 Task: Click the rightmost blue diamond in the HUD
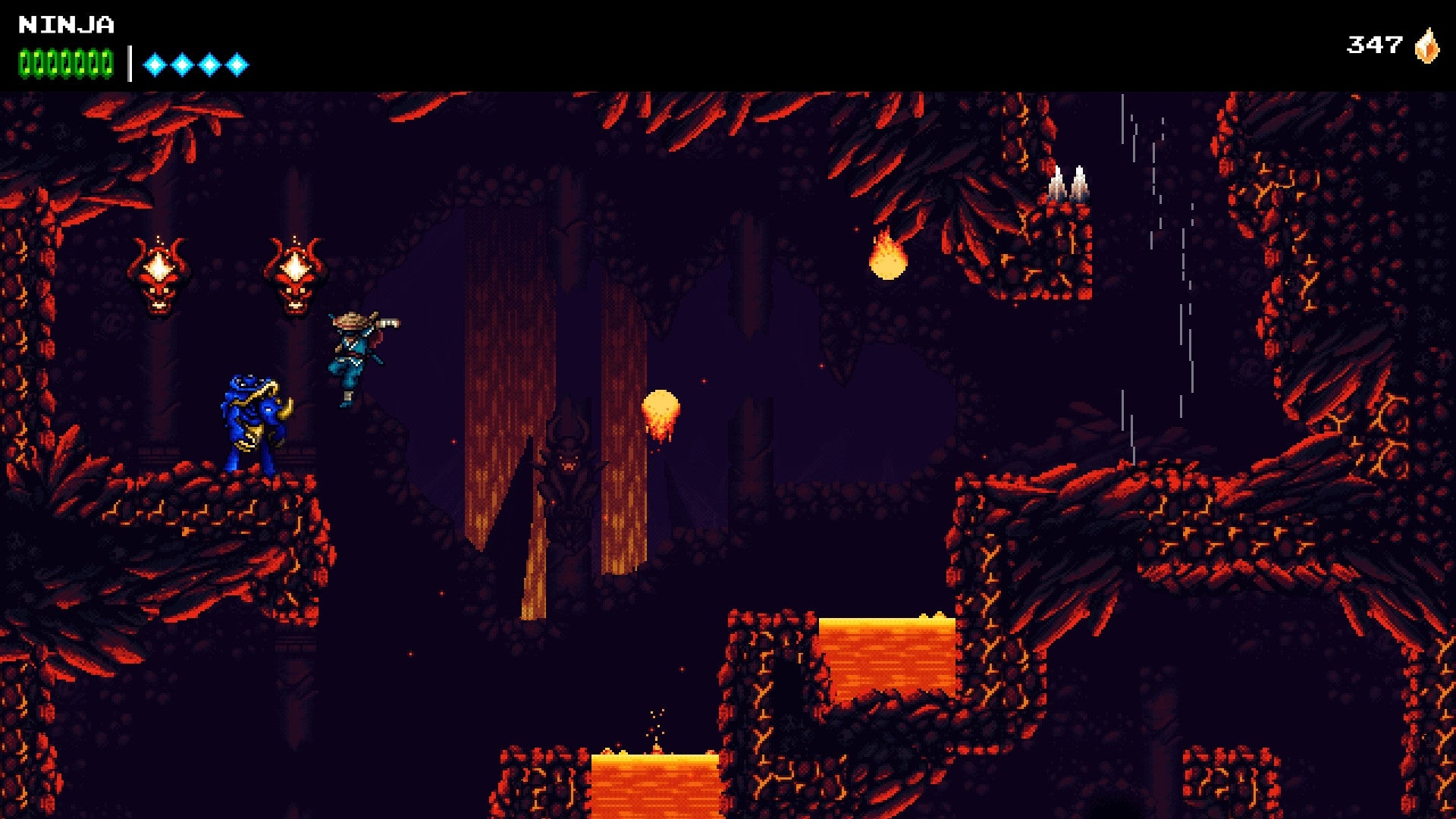pos(238,64)
